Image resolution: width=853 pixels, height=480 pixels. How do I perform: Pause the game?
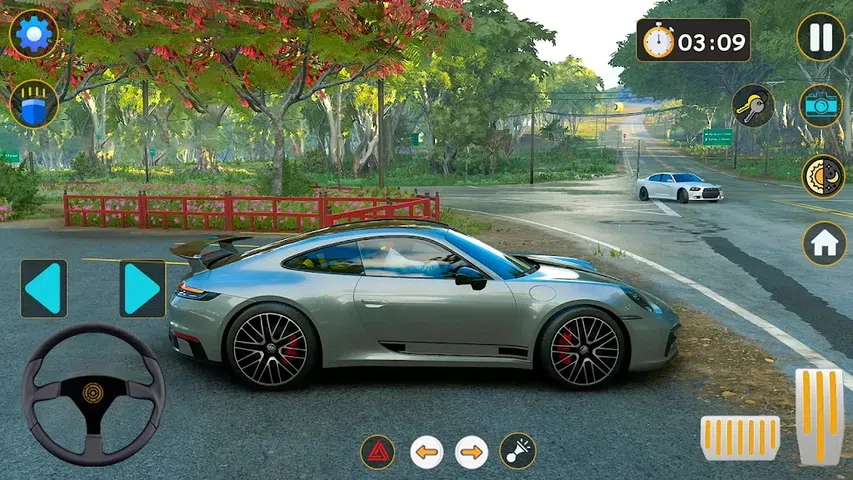click(x=821, y=37)
